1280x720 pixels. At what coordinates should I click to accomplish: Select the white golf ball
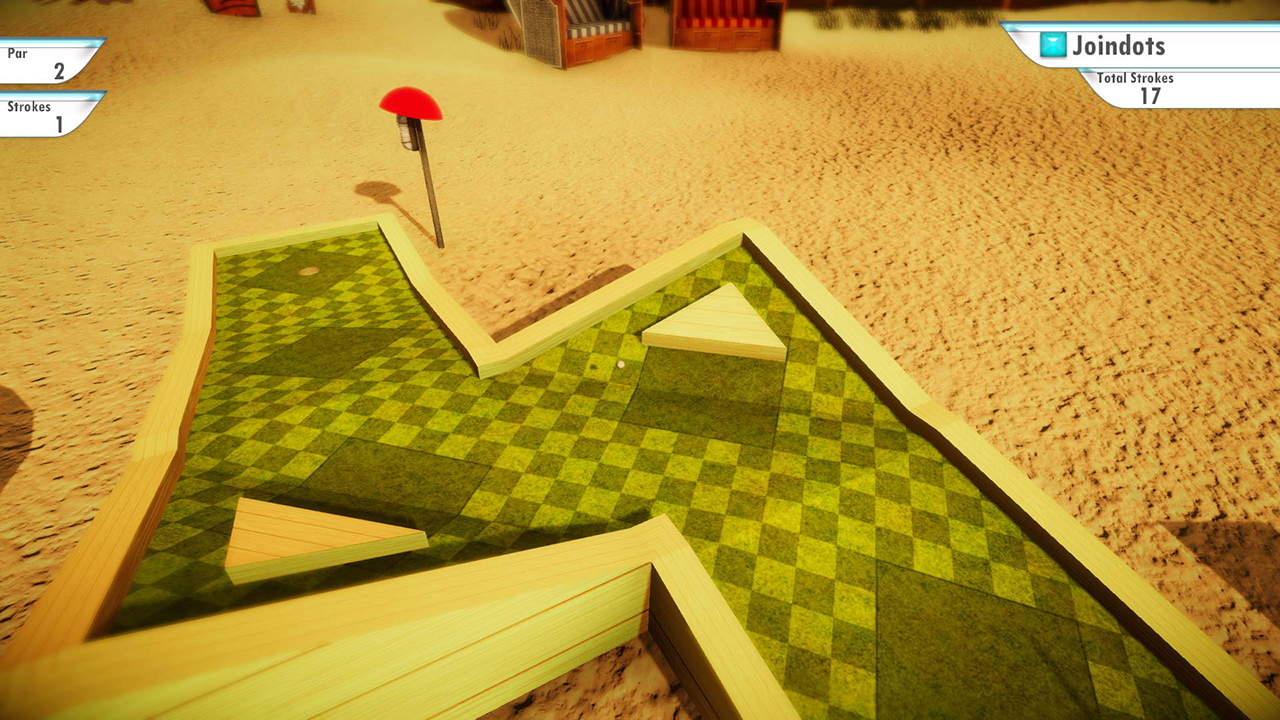tap(620, 365)
